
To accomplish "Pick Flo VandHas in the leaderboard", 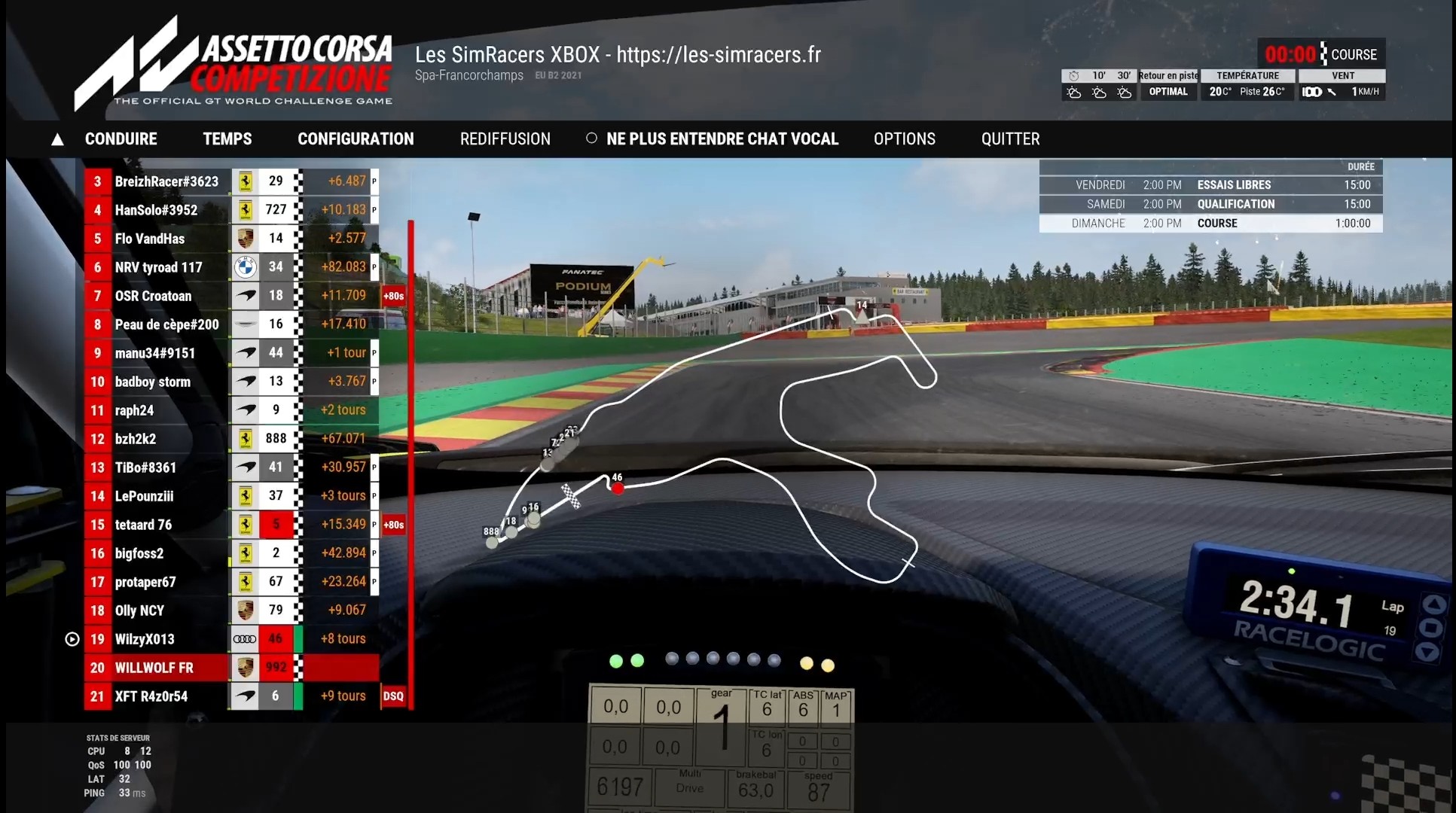I will 149,239.
